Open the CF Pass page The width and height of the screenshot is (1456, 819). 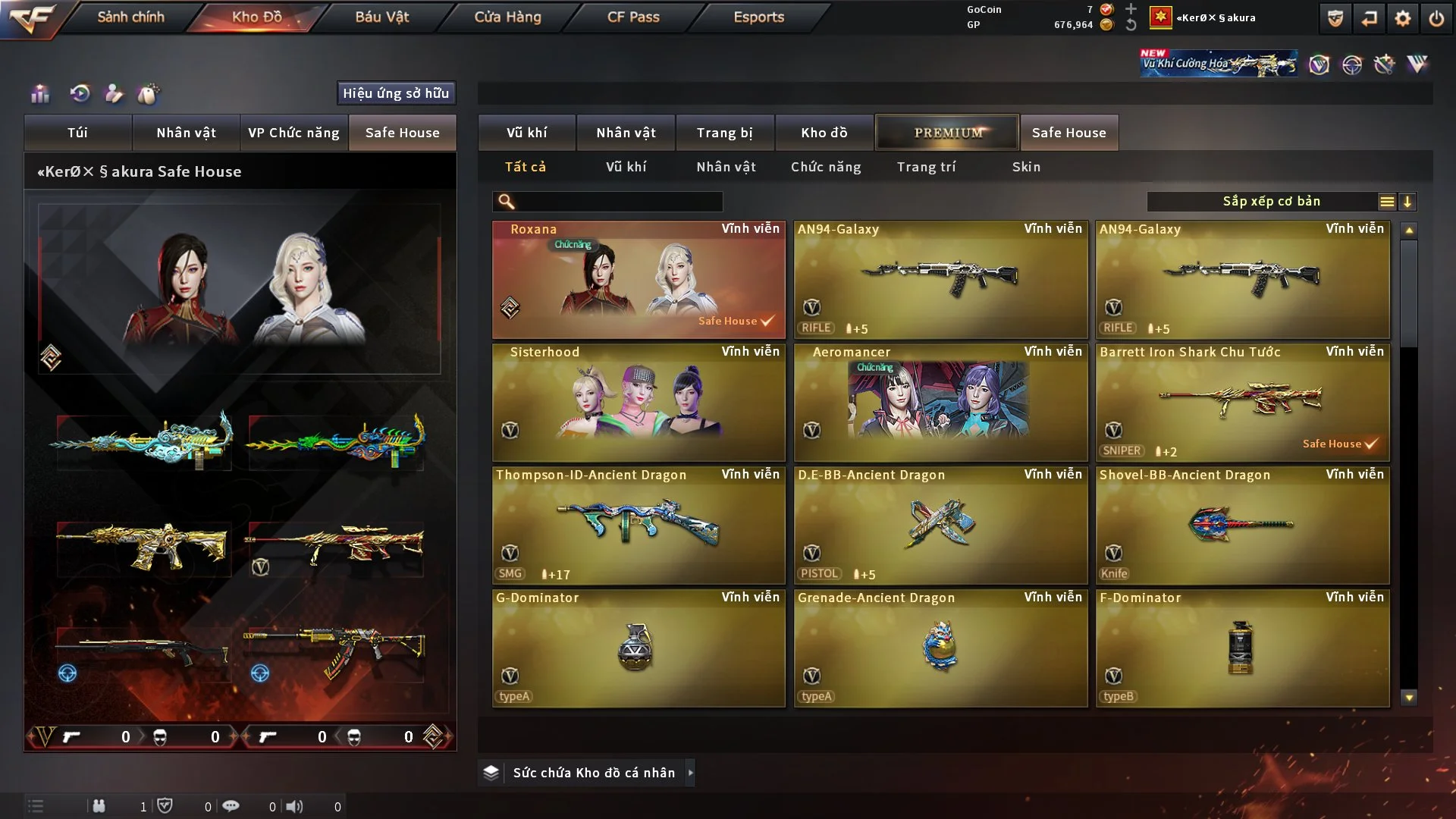pyautogui.click(x=633, y=17)
